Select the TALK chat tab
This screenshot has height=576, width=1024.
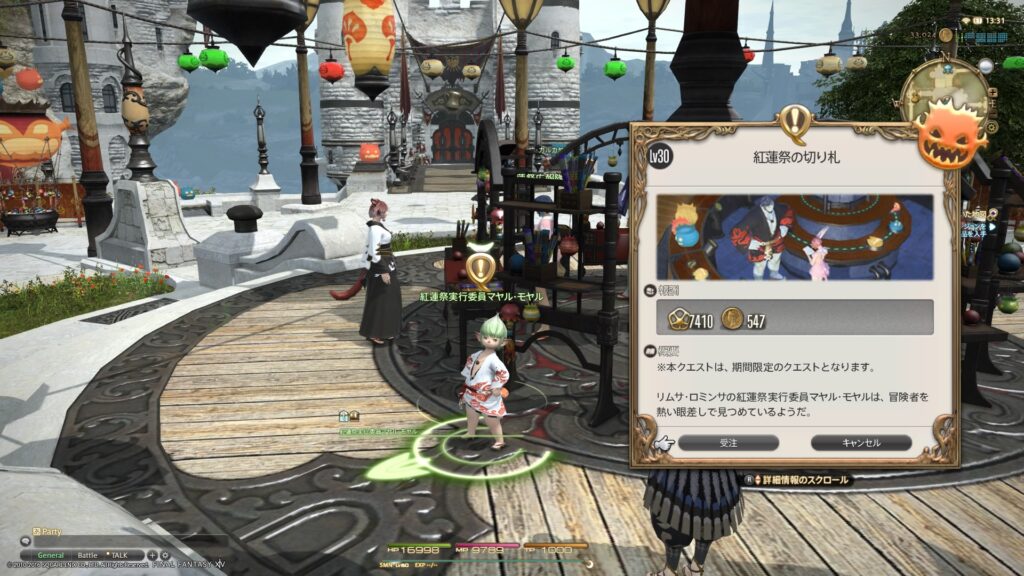click(118, 555)
